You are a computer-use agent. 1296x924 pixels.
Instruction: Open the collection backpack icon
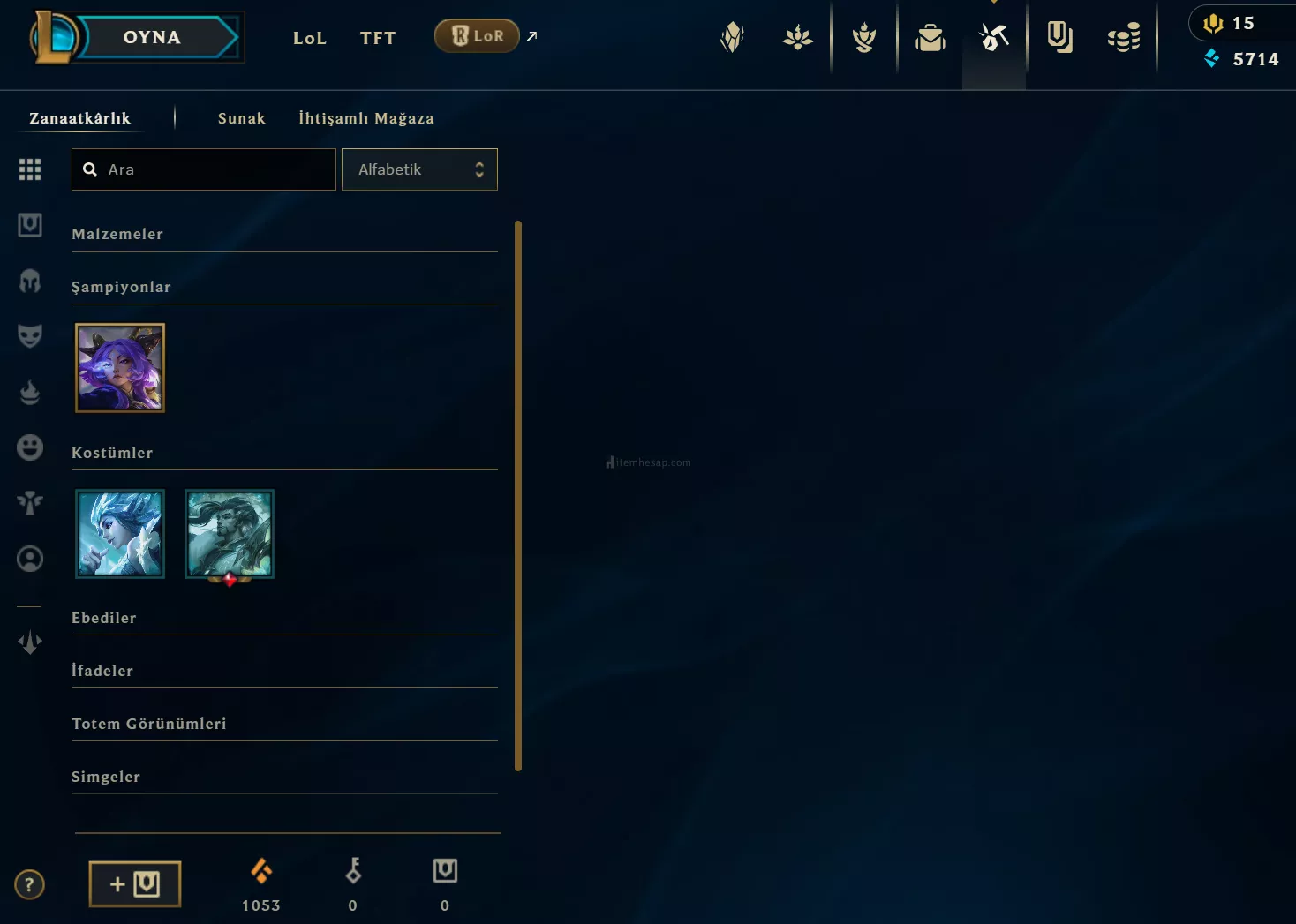931,37
